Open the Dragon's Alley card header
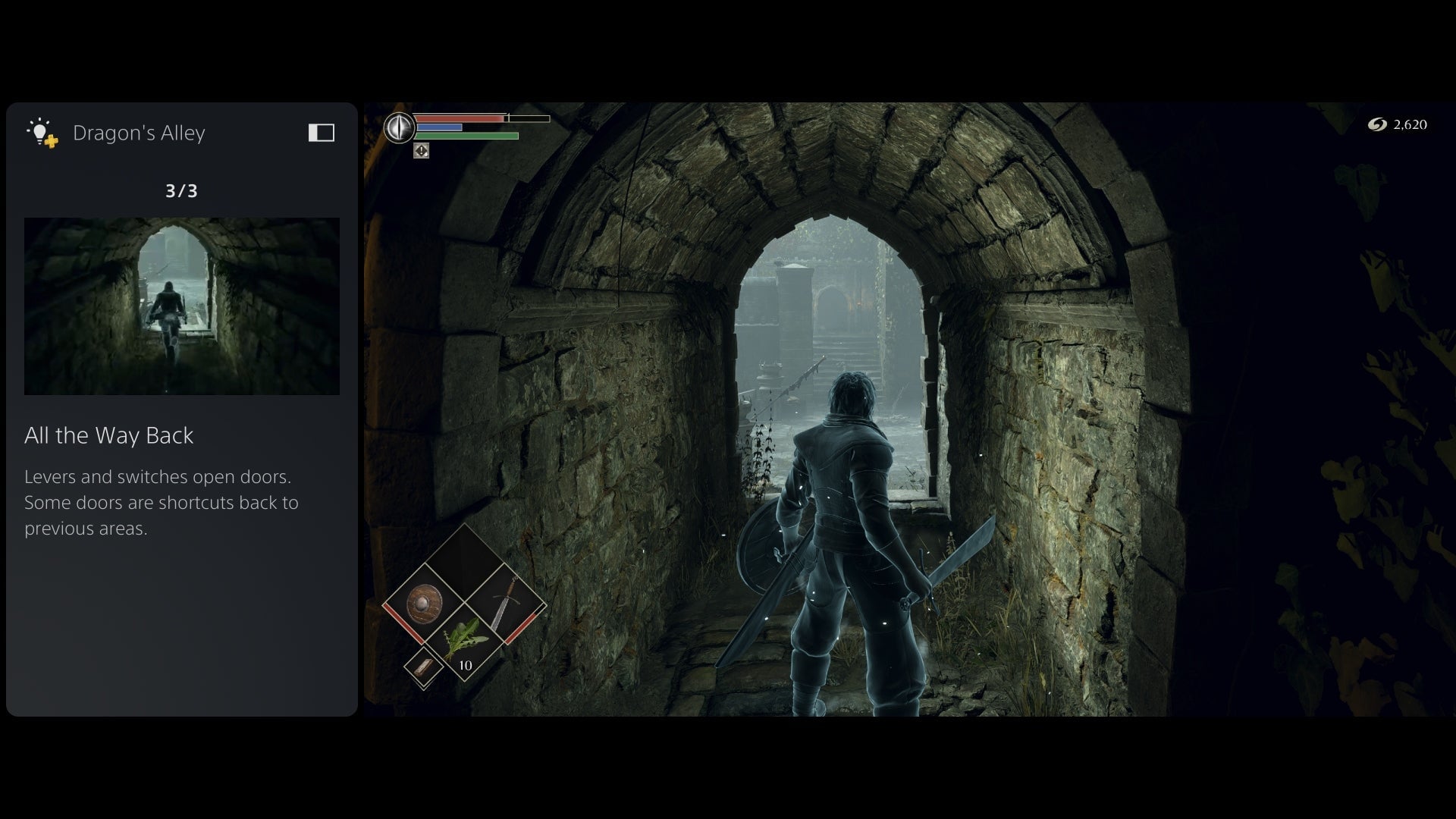The height and width of the screenshot is (819, 1456). tap(140, 132)
